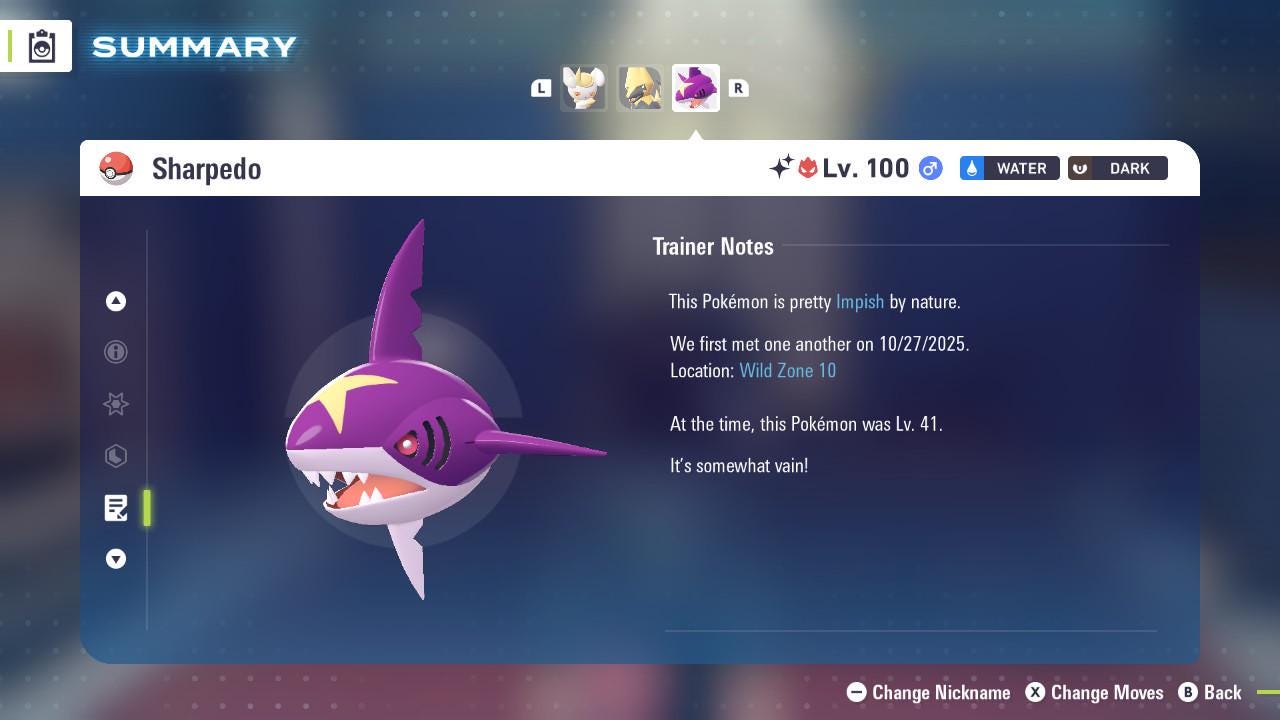Open the moves page hexagon icon
Viewport: 1280px width, 720px height.
pyautogui.click(x=116, y=456)
